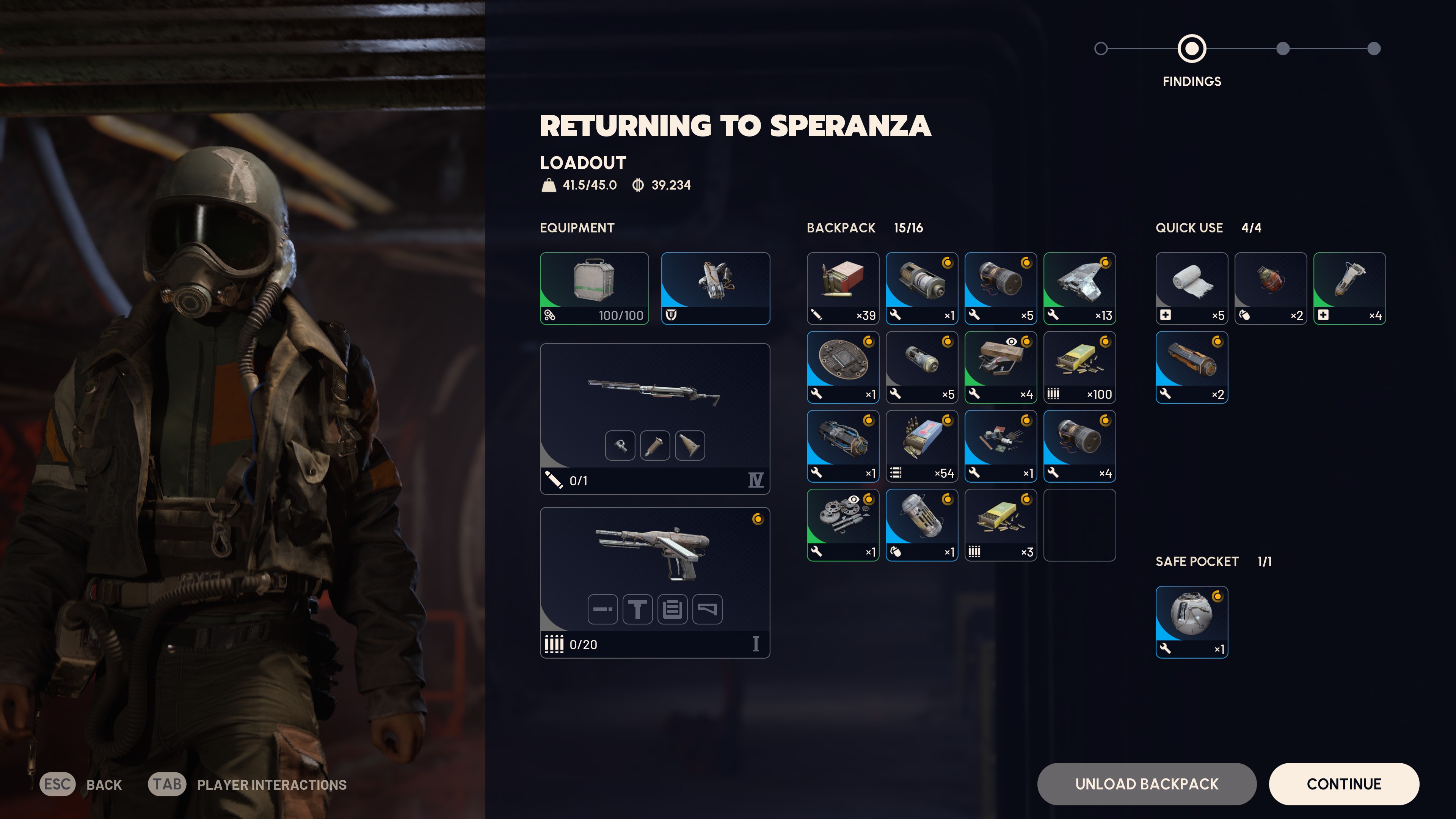This screenshot has height=819, width=1456.
Task: Select the blue ammo box stack of 54
Action: 922,446
